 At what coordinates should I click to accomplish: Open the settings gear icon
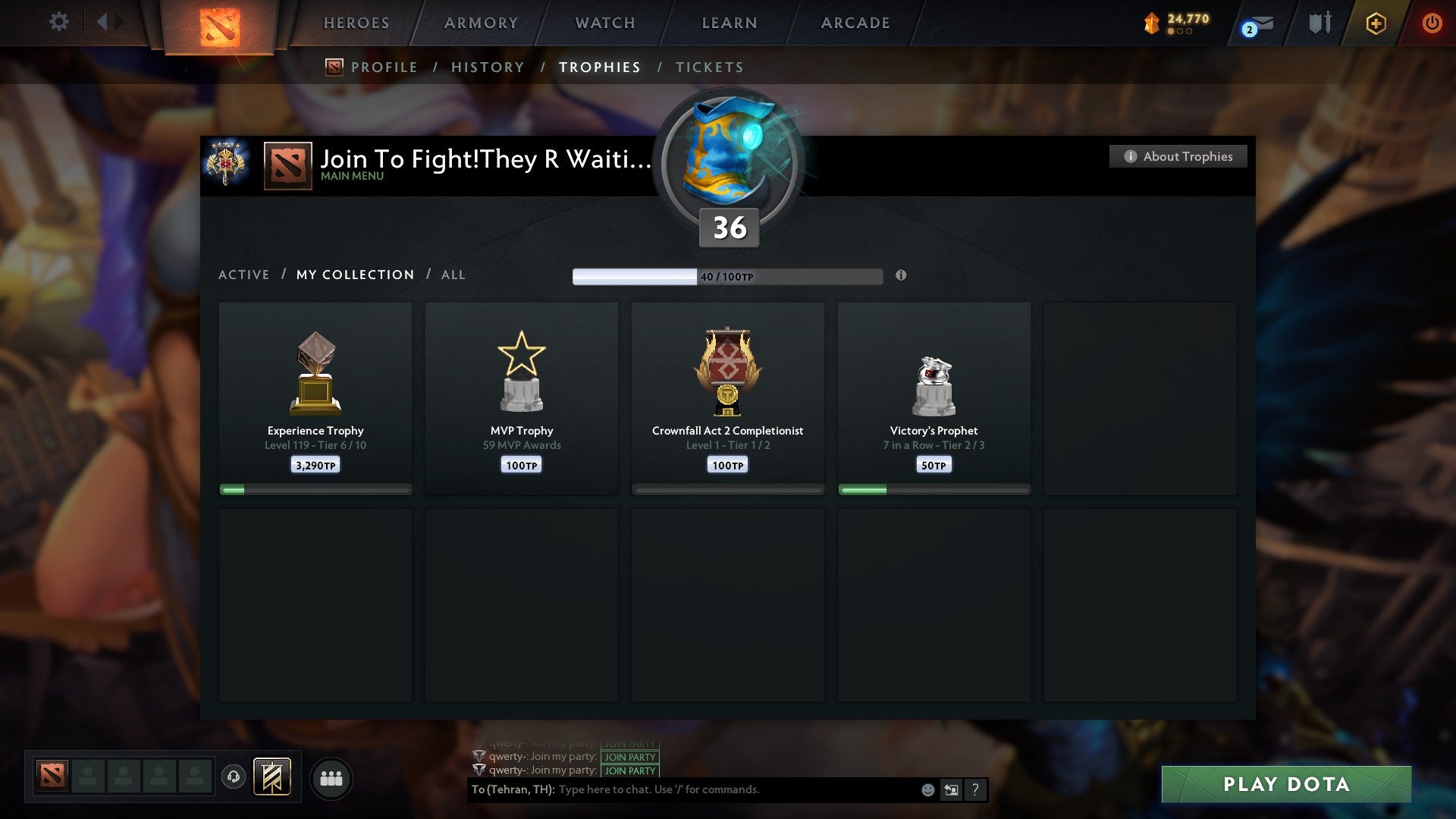click(58, 22)
